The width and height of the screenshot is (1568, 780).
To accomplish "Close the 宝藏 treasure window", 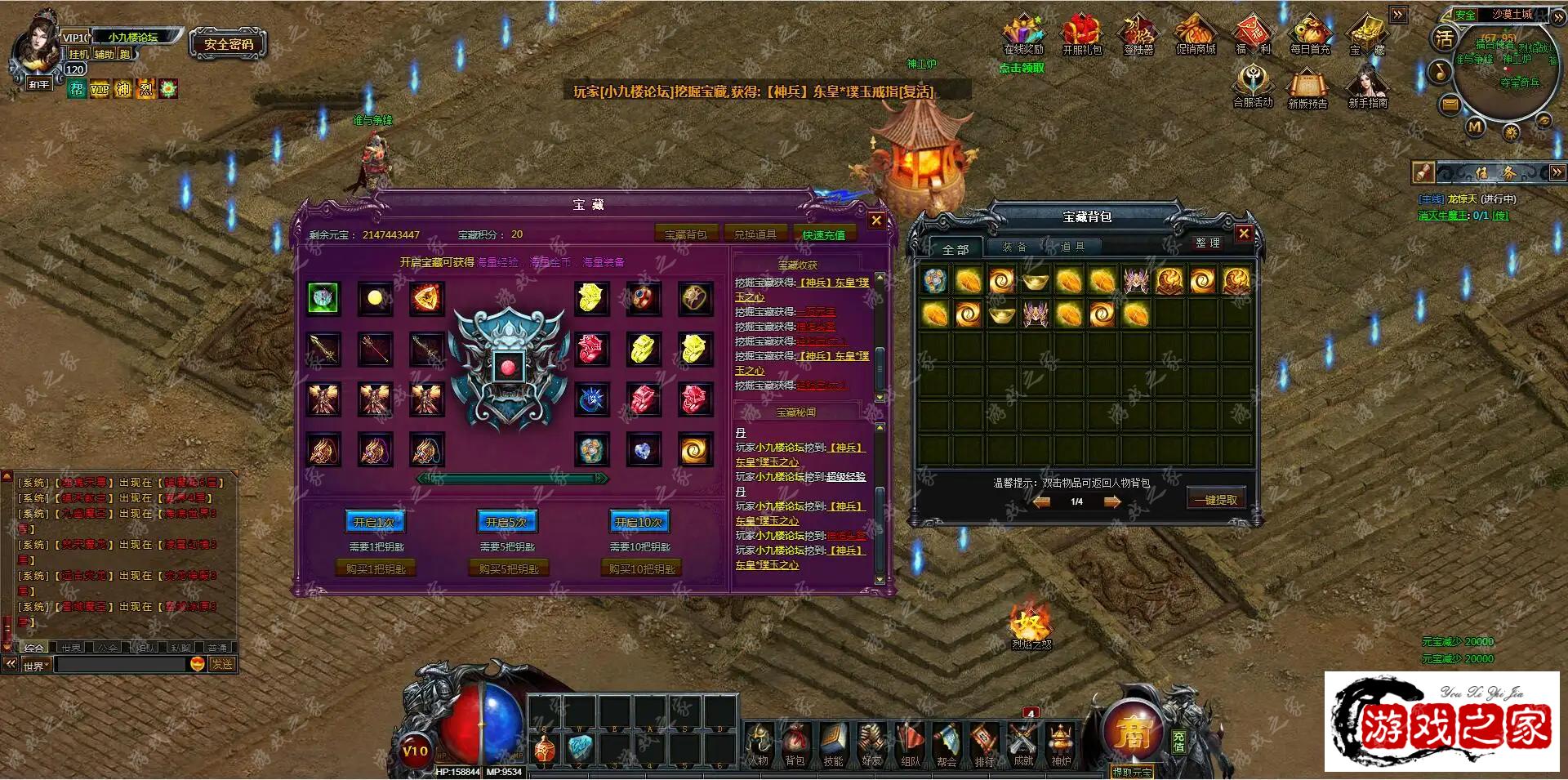I will coord(876,220).
